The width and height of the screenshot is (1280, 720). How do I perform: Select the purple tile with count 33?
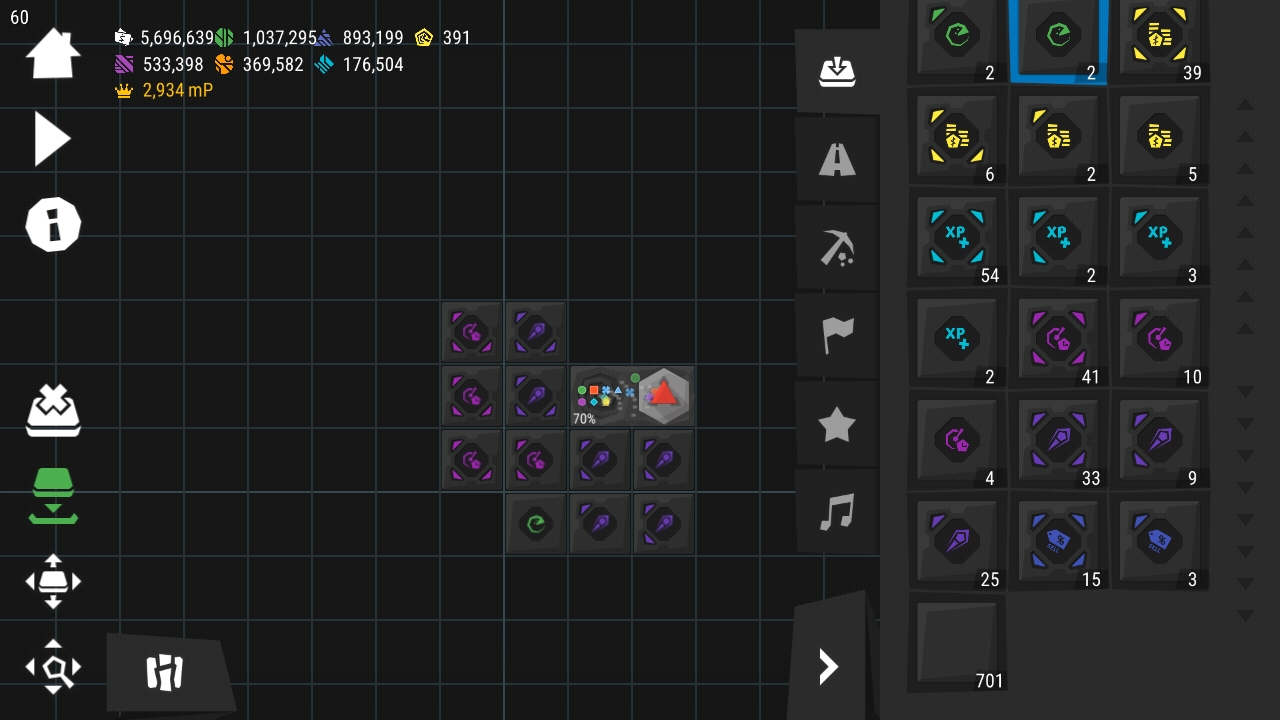[1058, 440]
